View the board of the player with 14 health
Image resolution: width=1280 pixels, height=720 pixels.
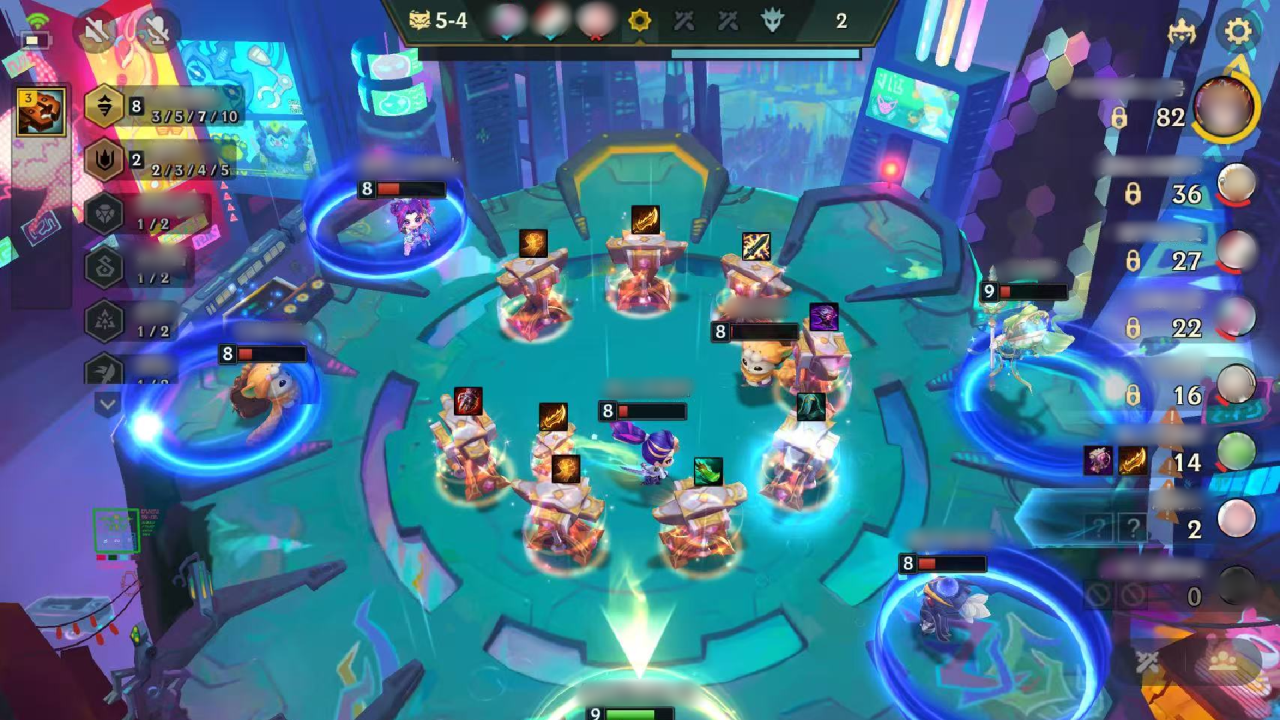pos(1237,452)
